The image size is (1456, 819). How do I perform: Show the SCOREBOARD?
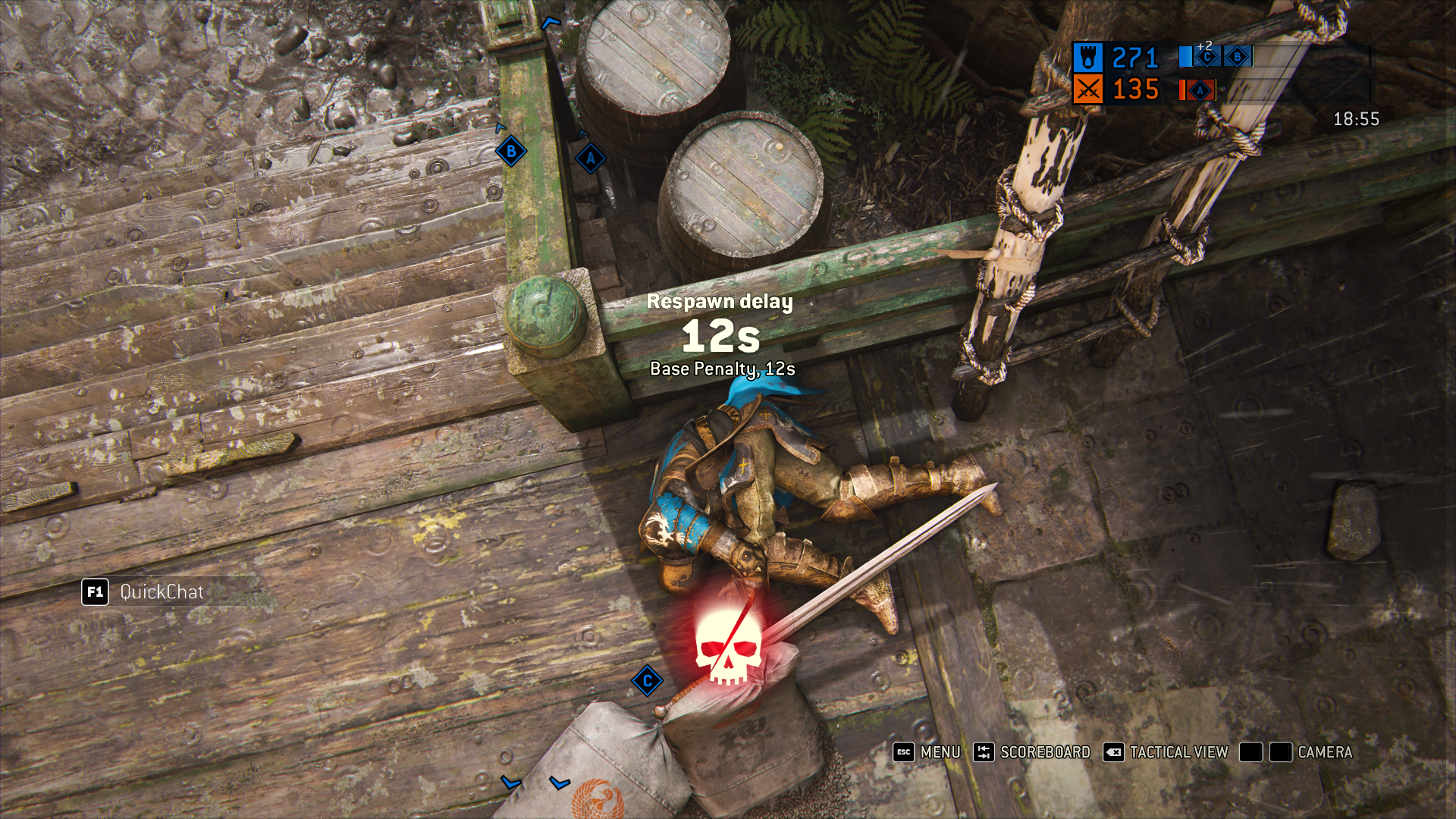click(x=1031, y=752)
